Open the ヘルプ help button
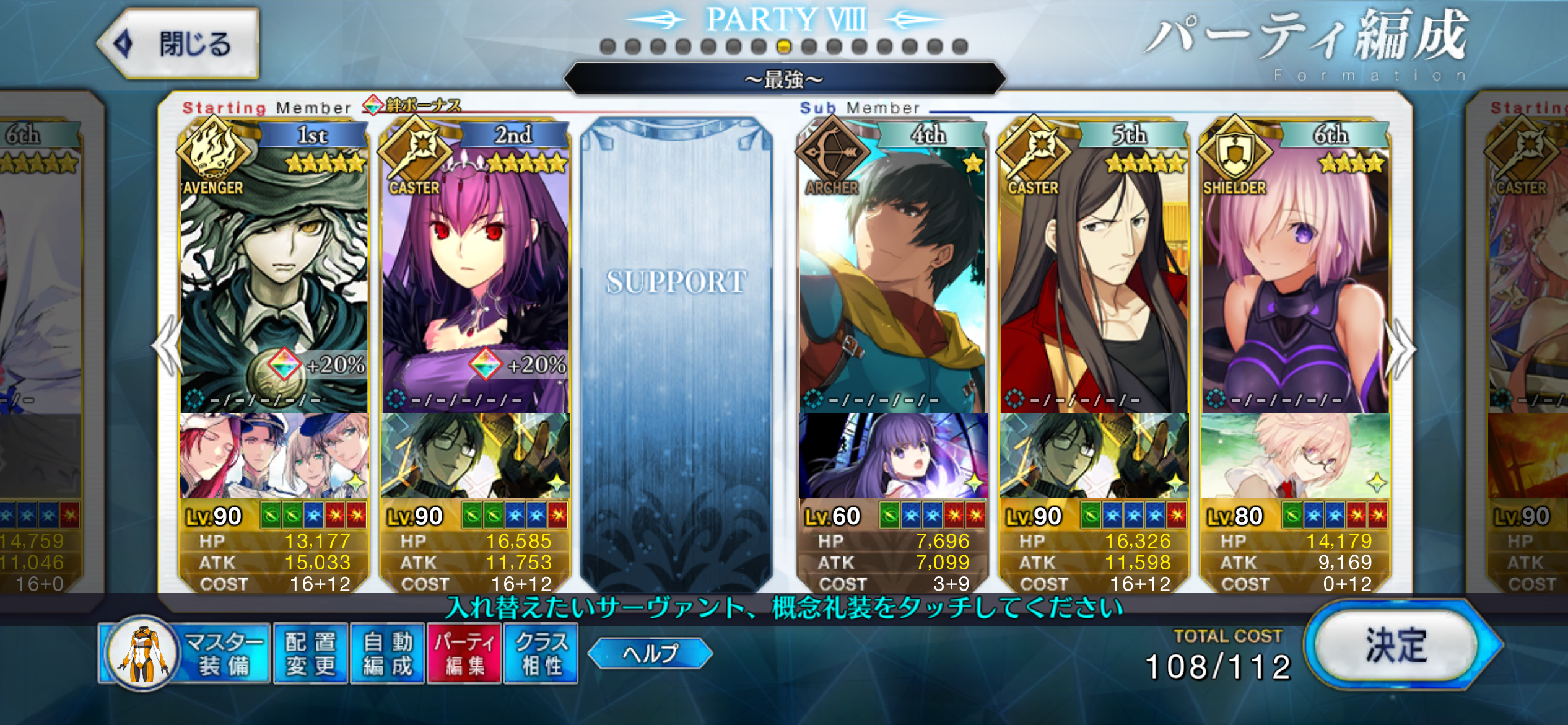The height and width of the screenshot is (725, 1568). tap(650, 653)
